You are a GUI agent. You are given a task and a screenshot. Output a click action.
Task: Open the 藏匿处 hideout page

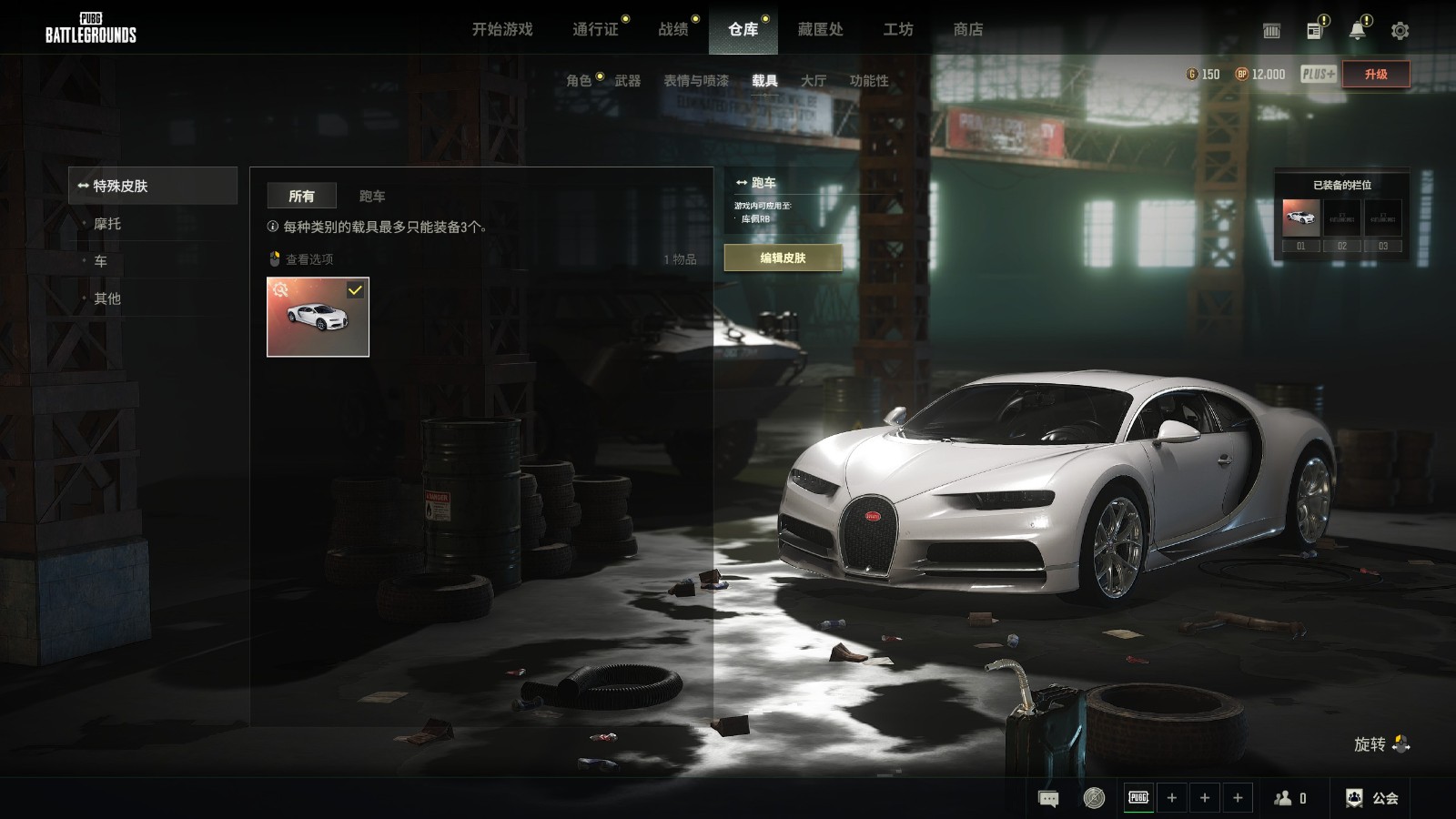[x=820, y=29]
